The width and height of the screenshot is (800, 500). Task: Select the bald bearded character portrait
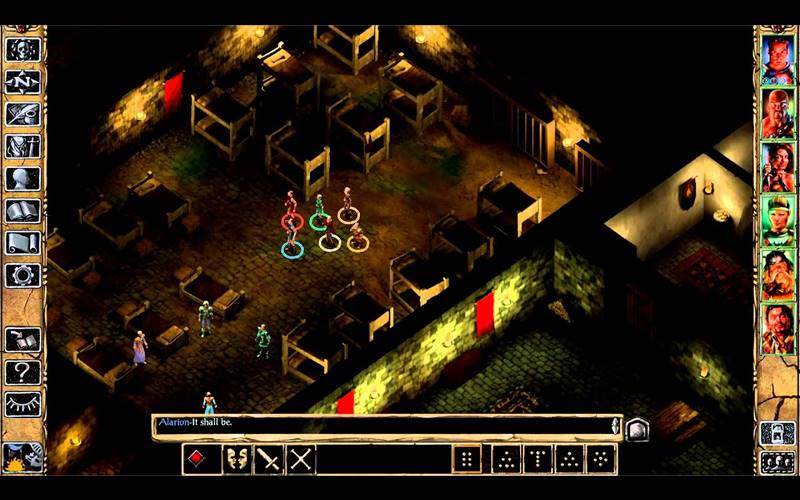(777, 113)
